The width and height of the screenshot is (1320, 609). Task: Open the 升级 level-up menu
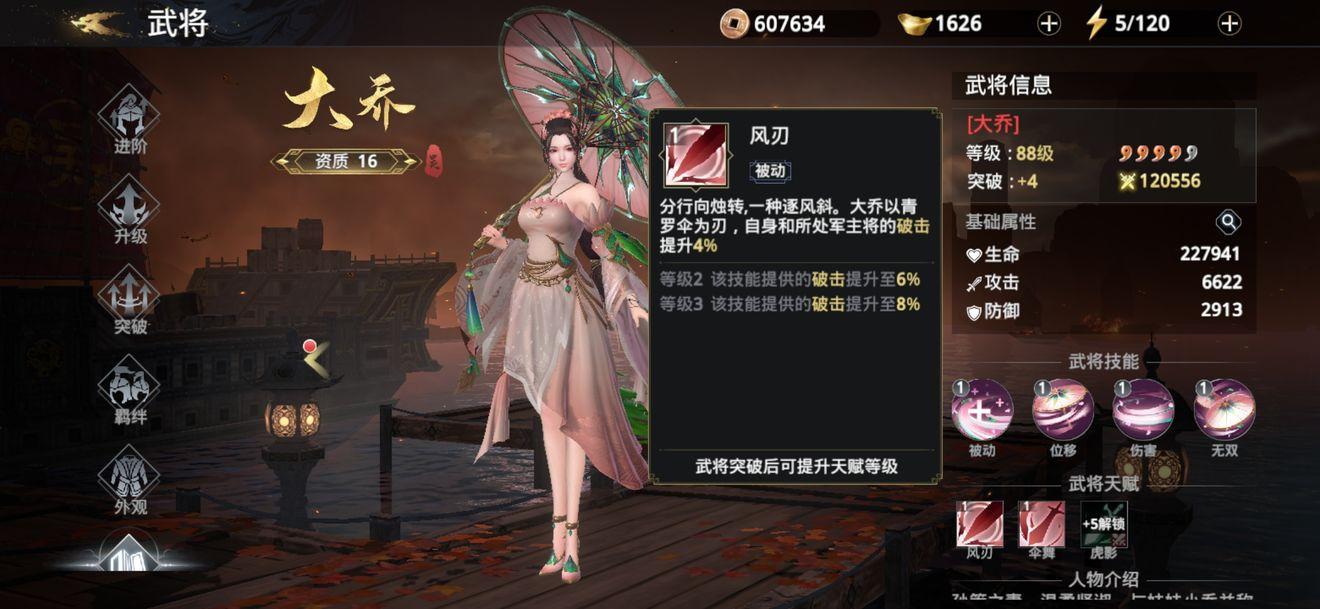tap(130, 206)
